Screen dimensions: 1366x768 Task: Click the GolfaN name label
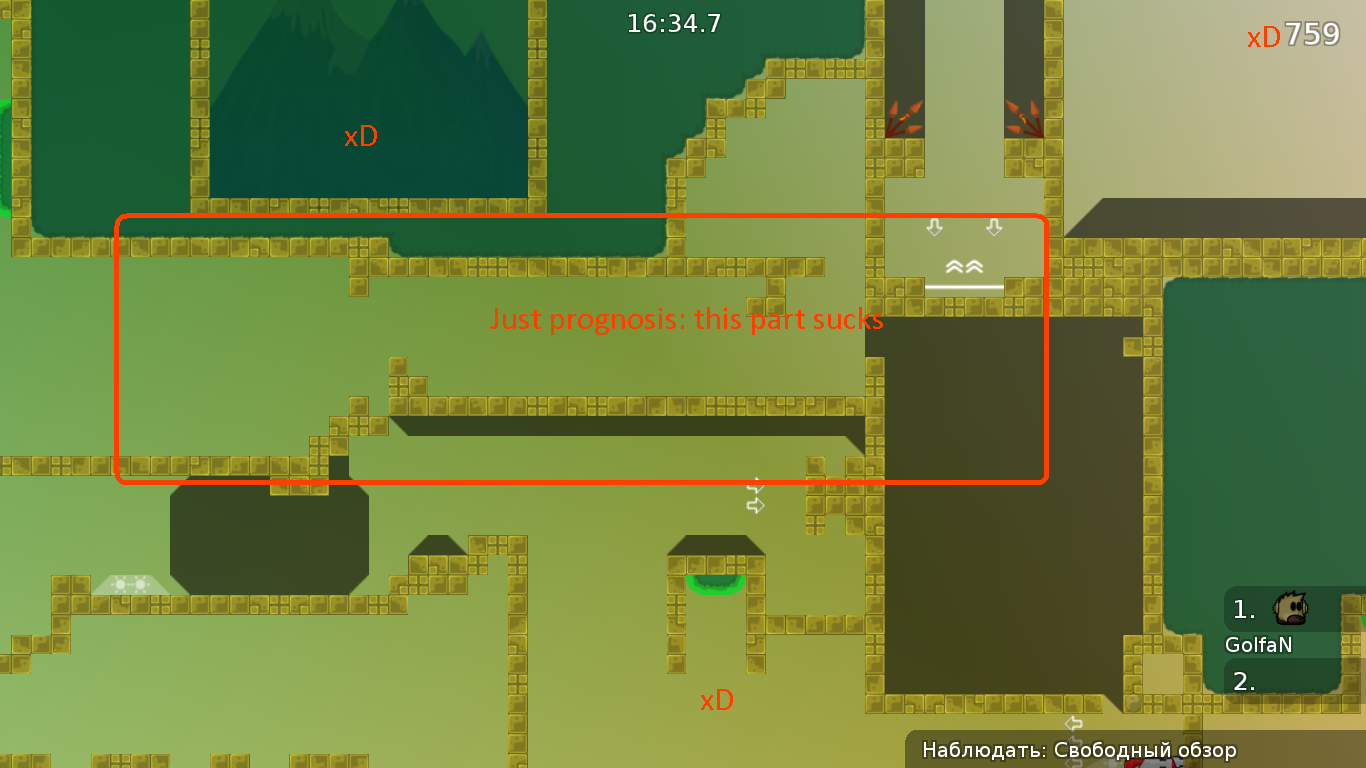(1257, 645)
